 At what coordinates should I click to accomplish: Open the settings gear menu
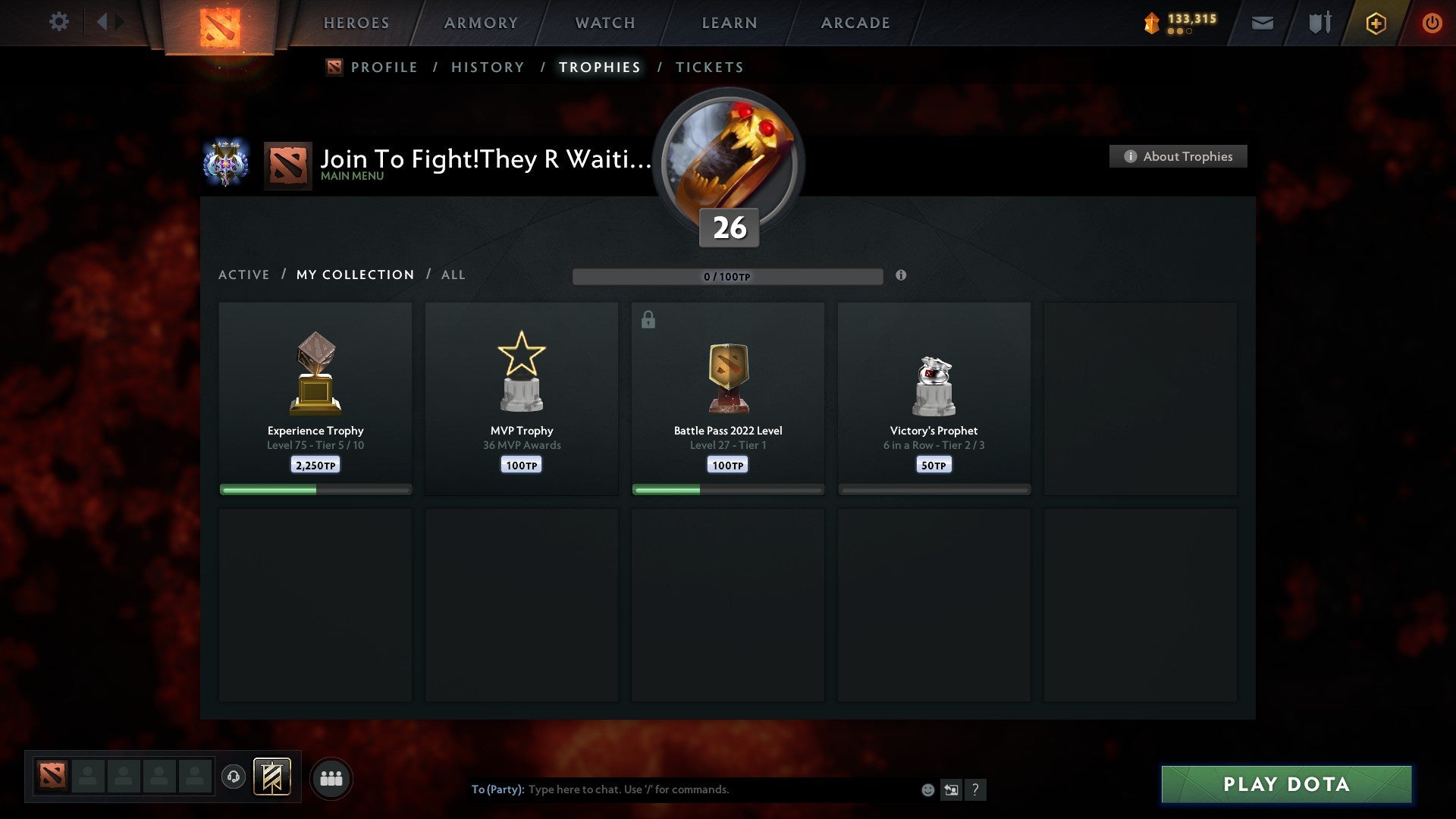(58, 22)
